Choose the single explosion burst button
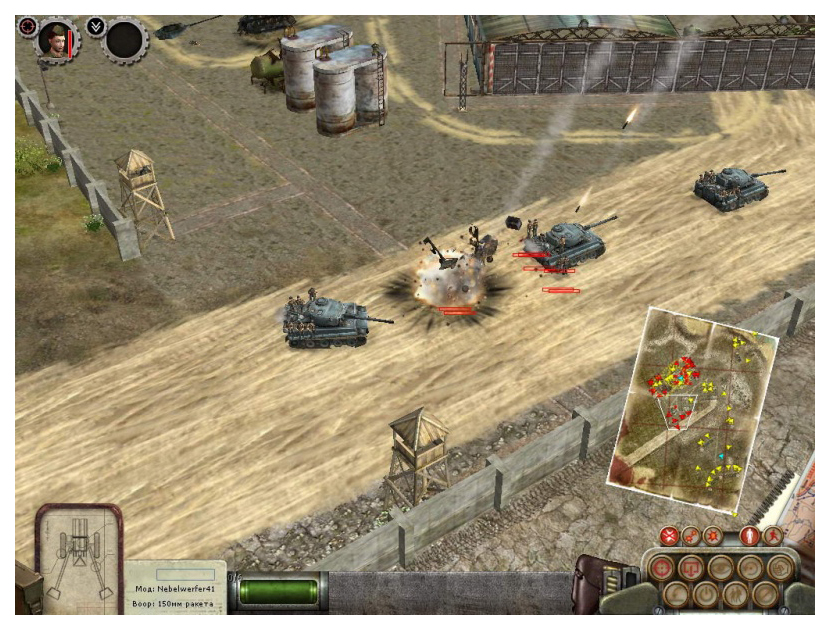This screenshot has width=830, height=630. (712, 537)
